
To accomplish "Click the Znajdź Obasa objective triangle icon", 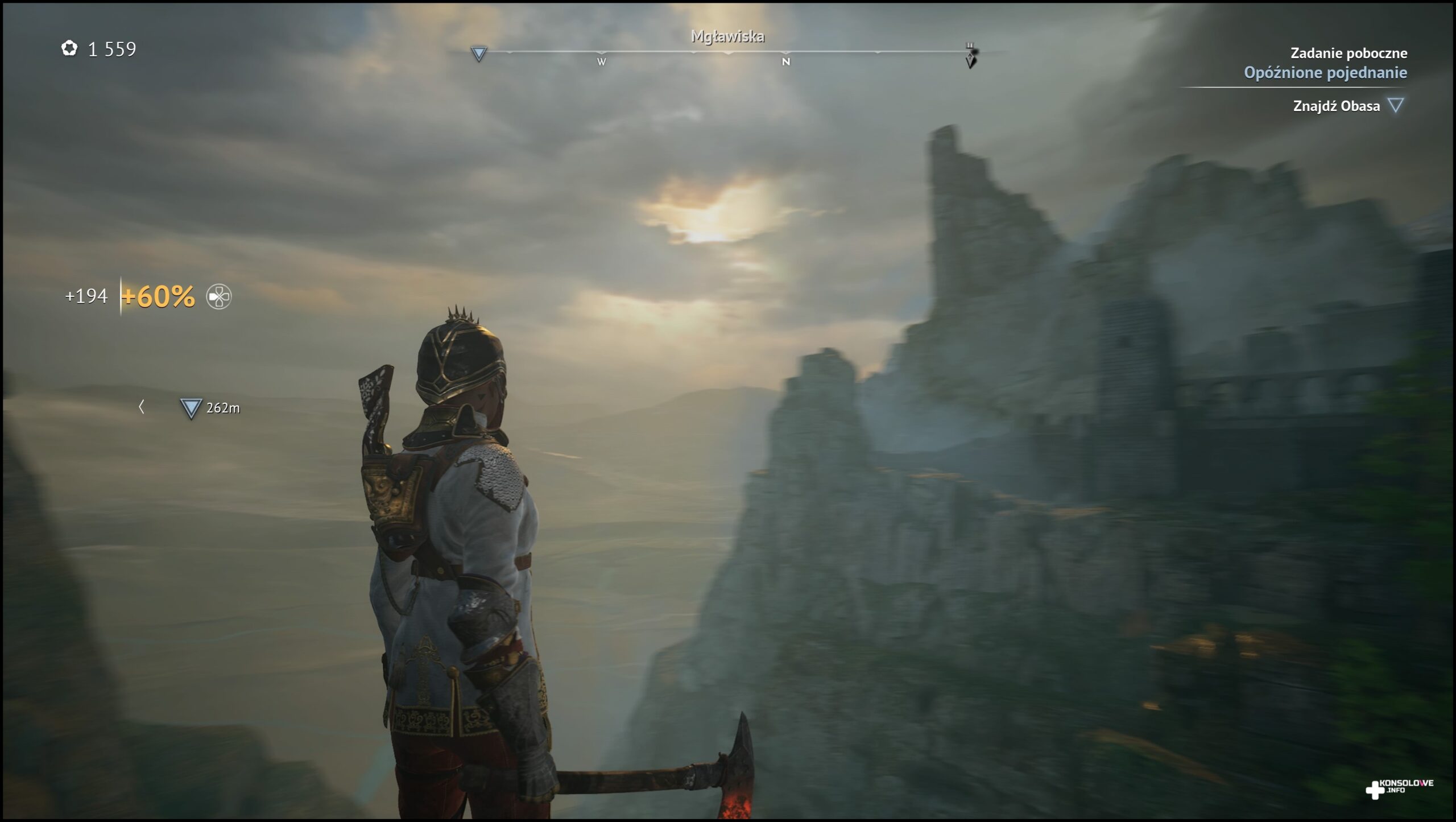I will [x=1395, y=105].
